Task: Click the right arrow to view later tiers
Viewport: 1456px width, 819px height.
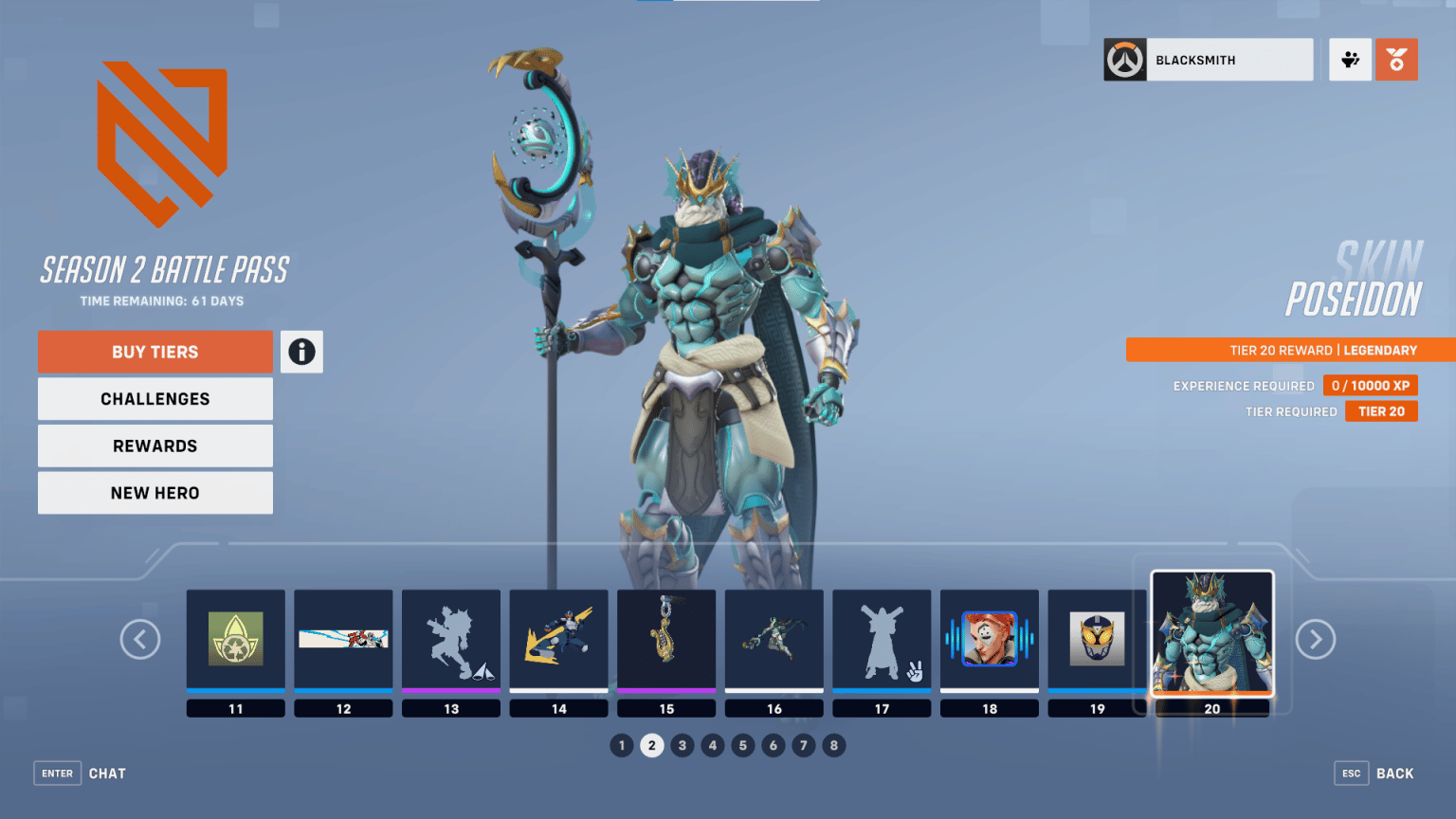Action: [x=1315, y=639]
